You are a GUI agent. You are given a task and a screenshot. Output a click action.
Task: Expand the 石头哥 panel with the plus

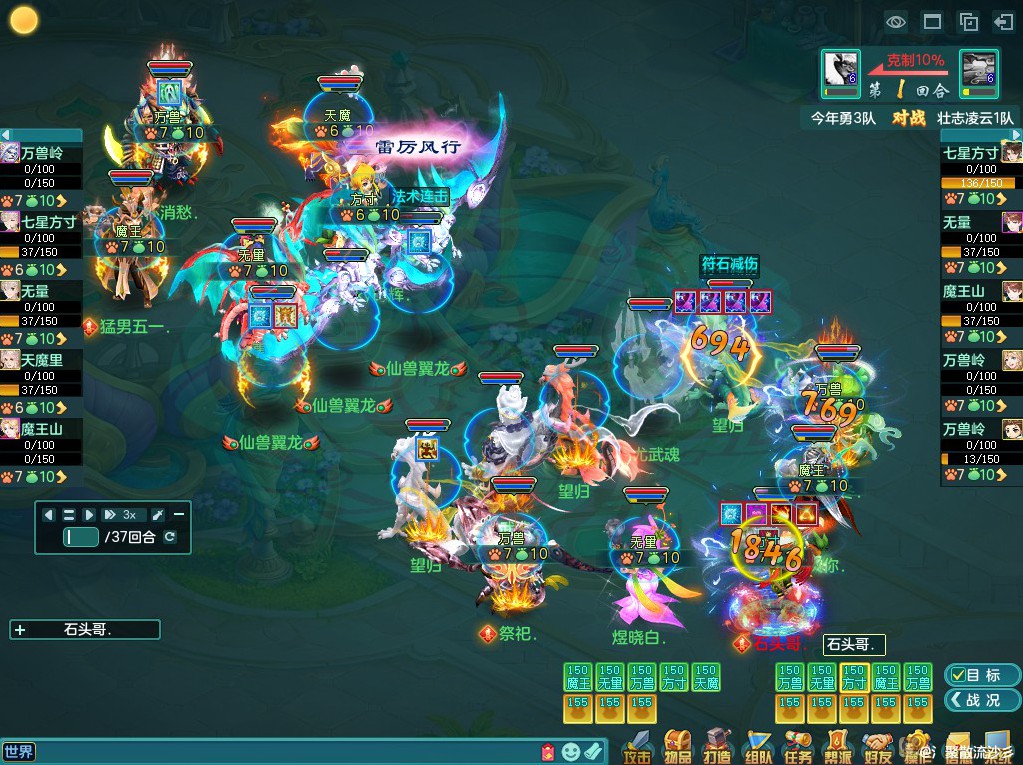click(x=20, y=630)
